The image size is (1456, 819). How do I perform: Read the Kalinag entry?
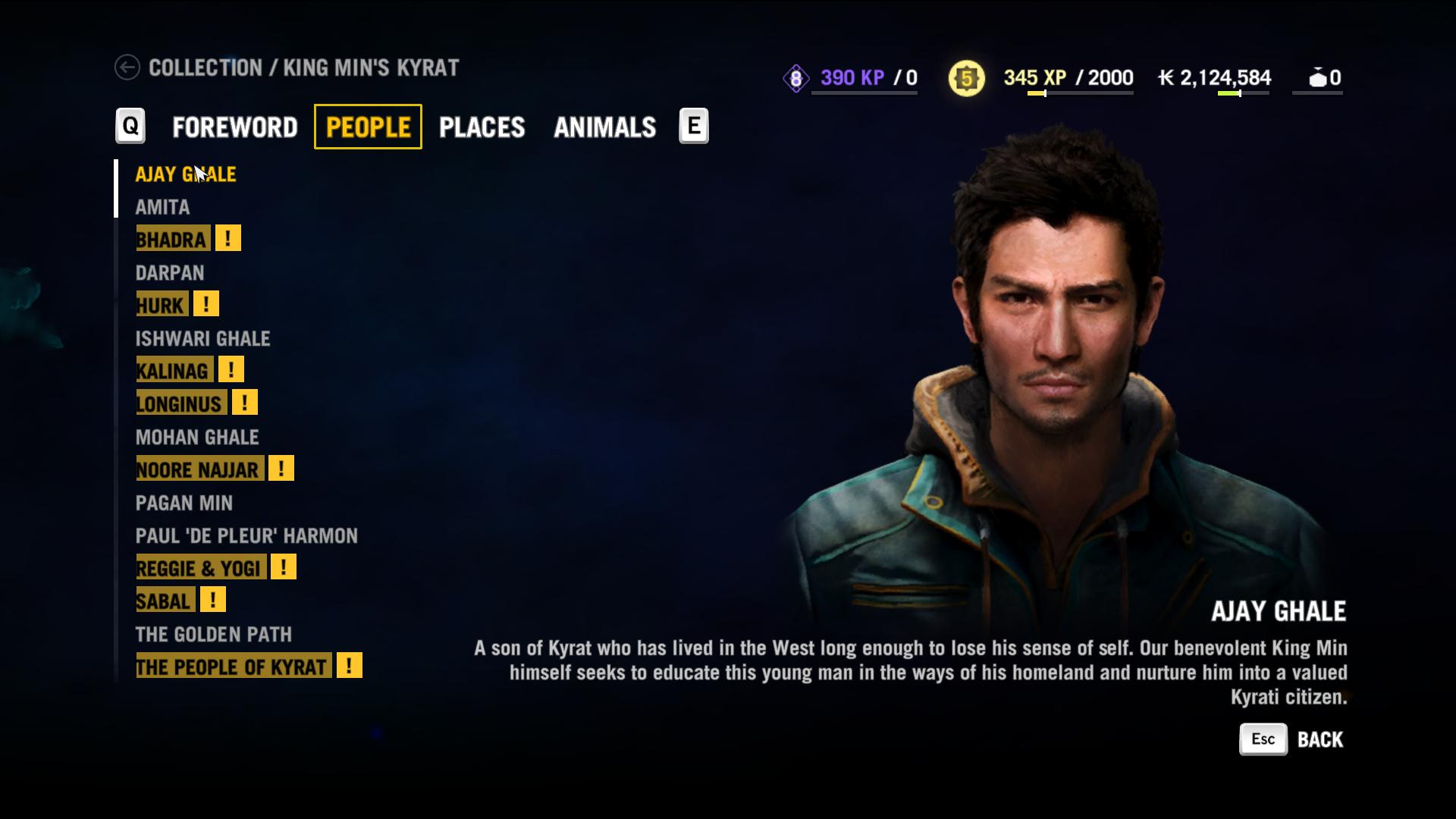(x=173, y=371)
